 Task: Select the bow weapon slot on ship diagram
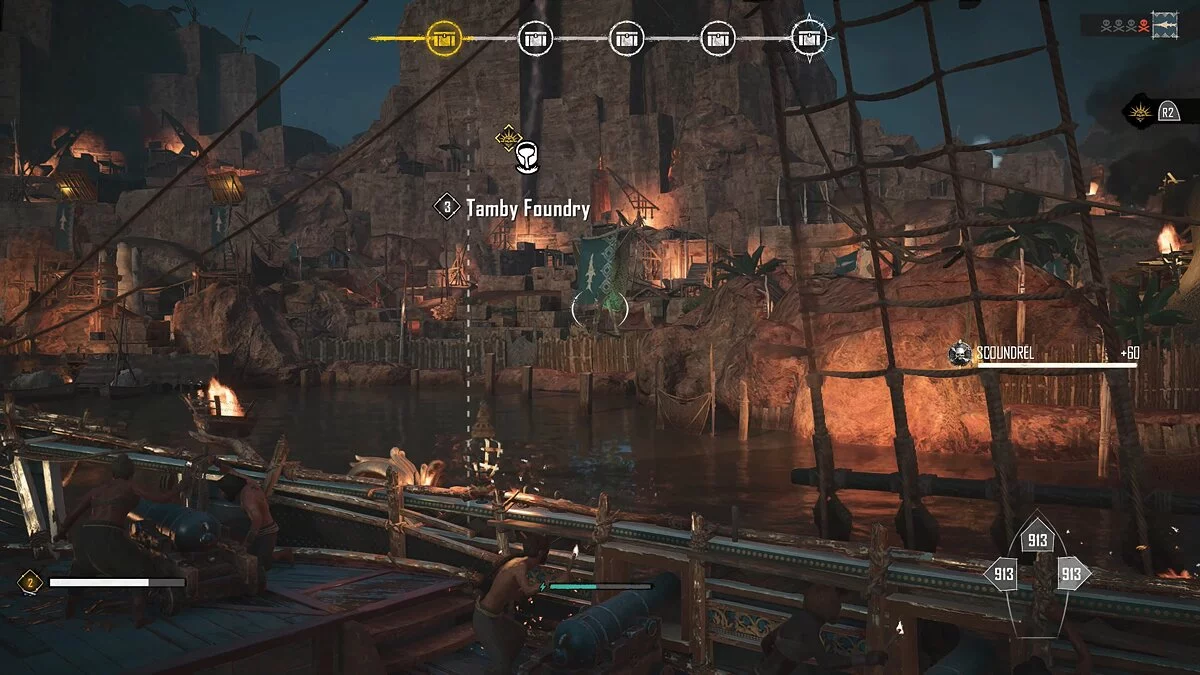click(1036, 540)
